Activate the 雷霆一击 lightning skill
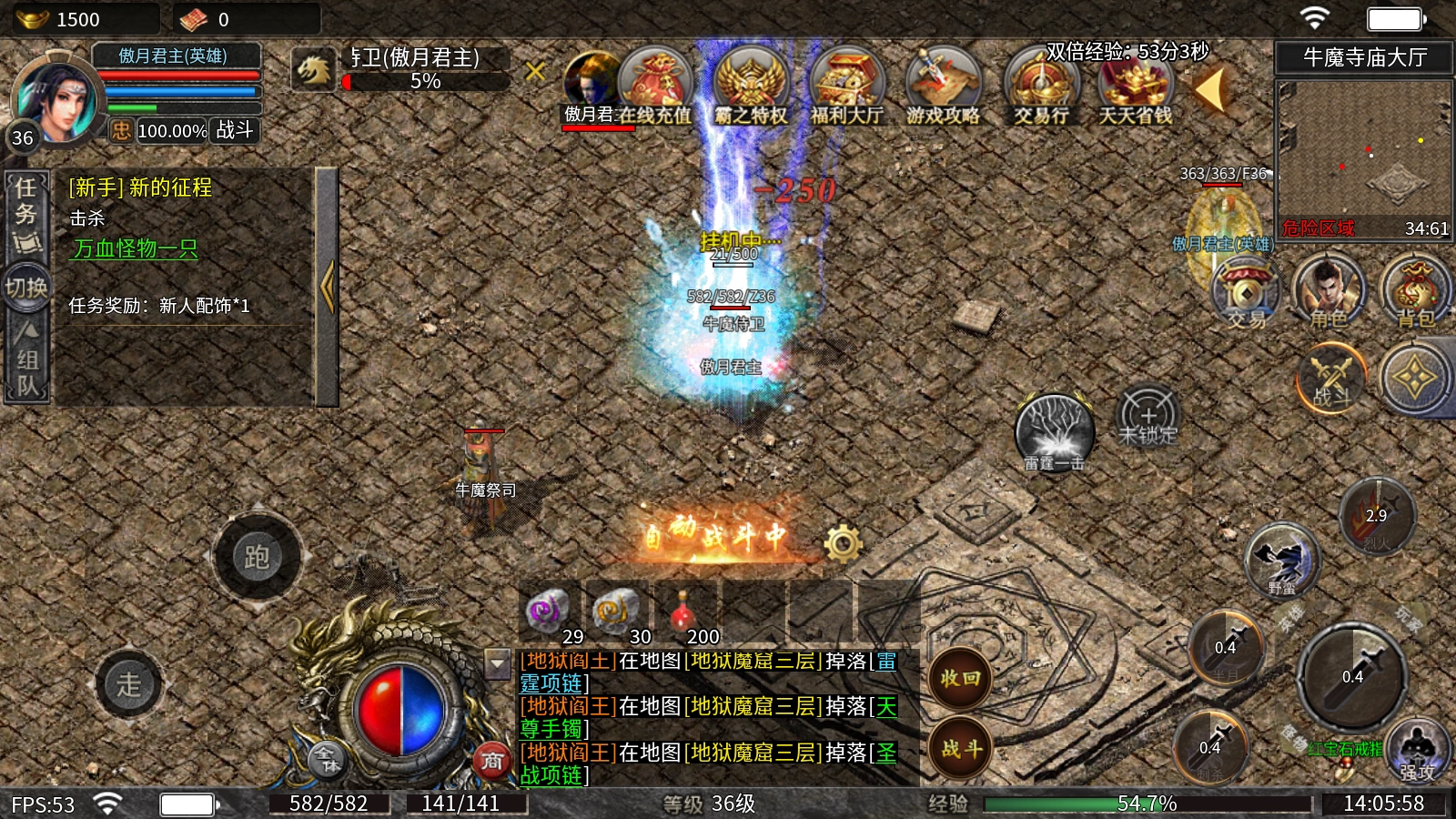 point(1054,431)
